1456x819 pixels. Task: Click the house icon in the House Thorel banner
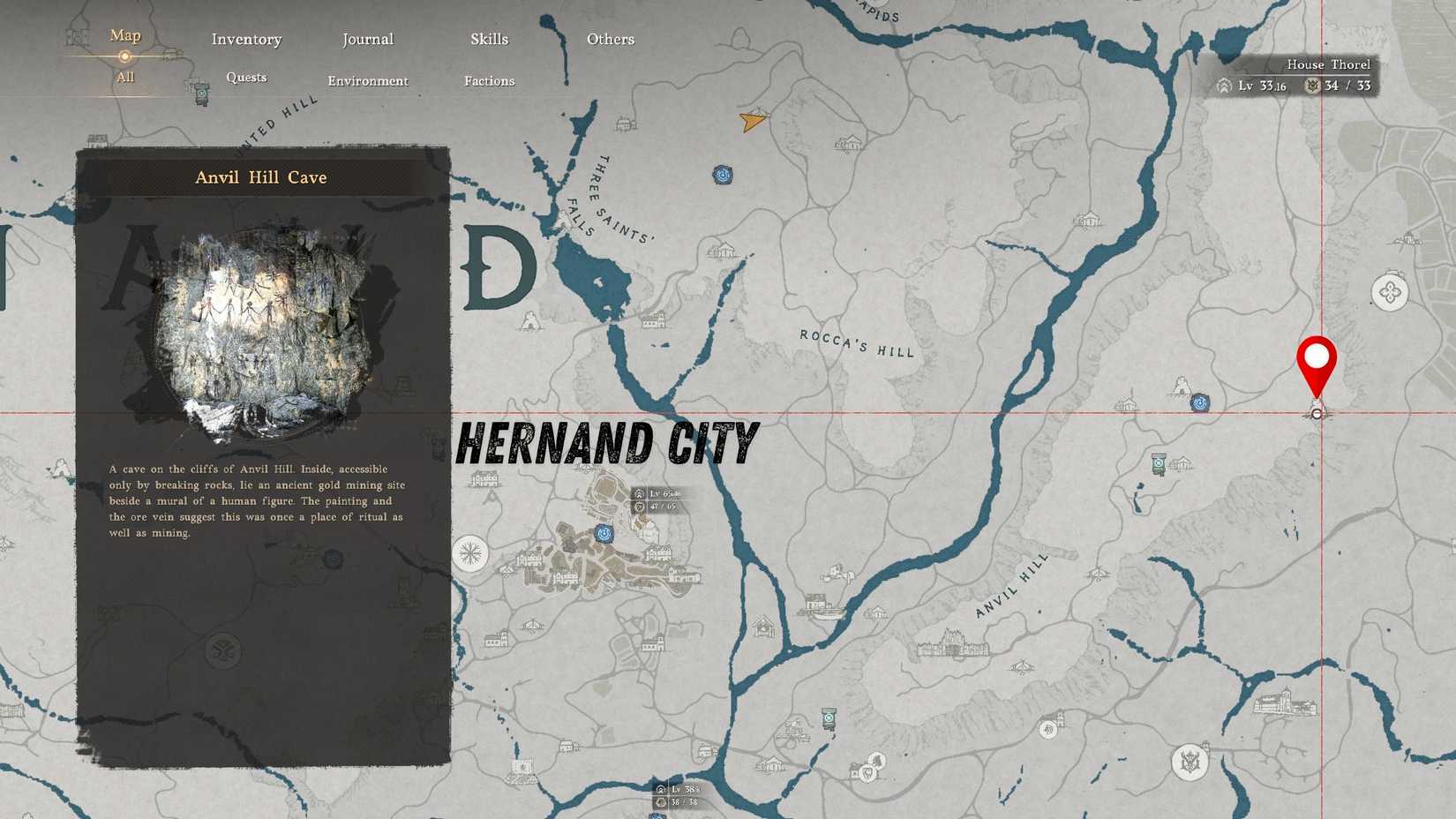point(1223,86)
